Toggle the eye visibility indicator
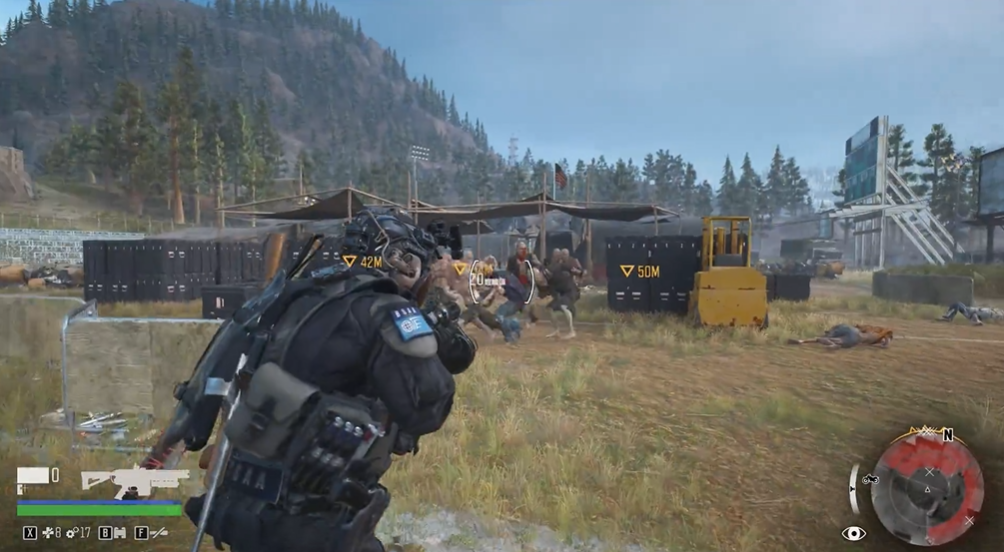The image size is (1004, 552). click(853, 534)
